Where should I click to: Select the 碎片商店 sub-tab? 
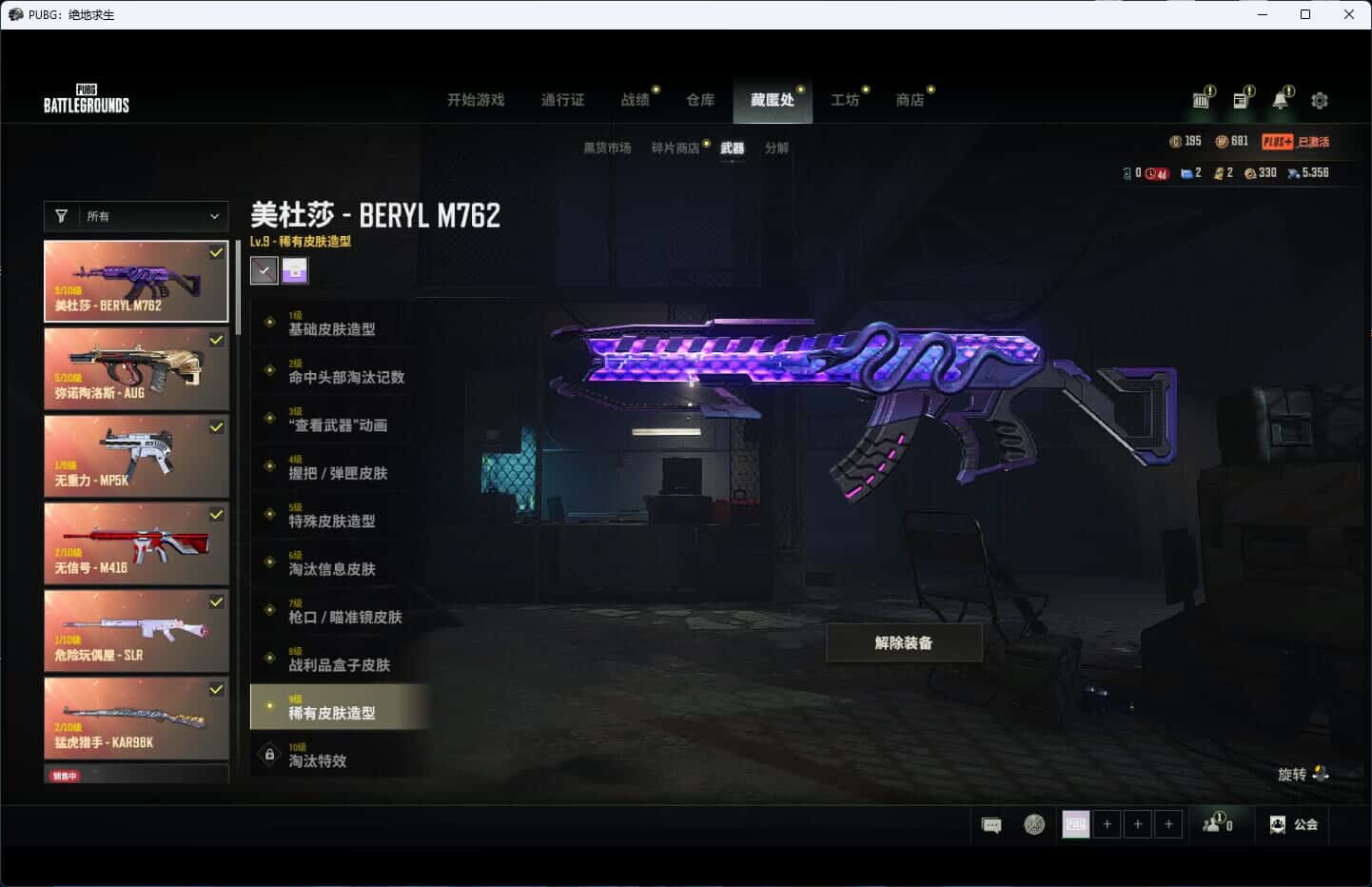(x=676, y=148)
